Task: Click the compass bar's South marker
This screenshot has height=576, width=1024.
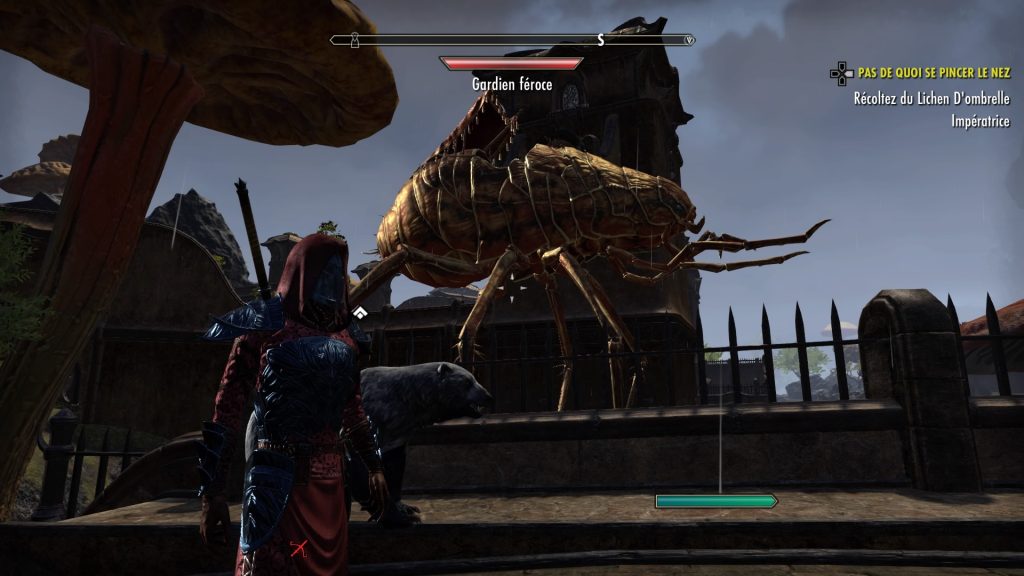Action: [601, 40]
